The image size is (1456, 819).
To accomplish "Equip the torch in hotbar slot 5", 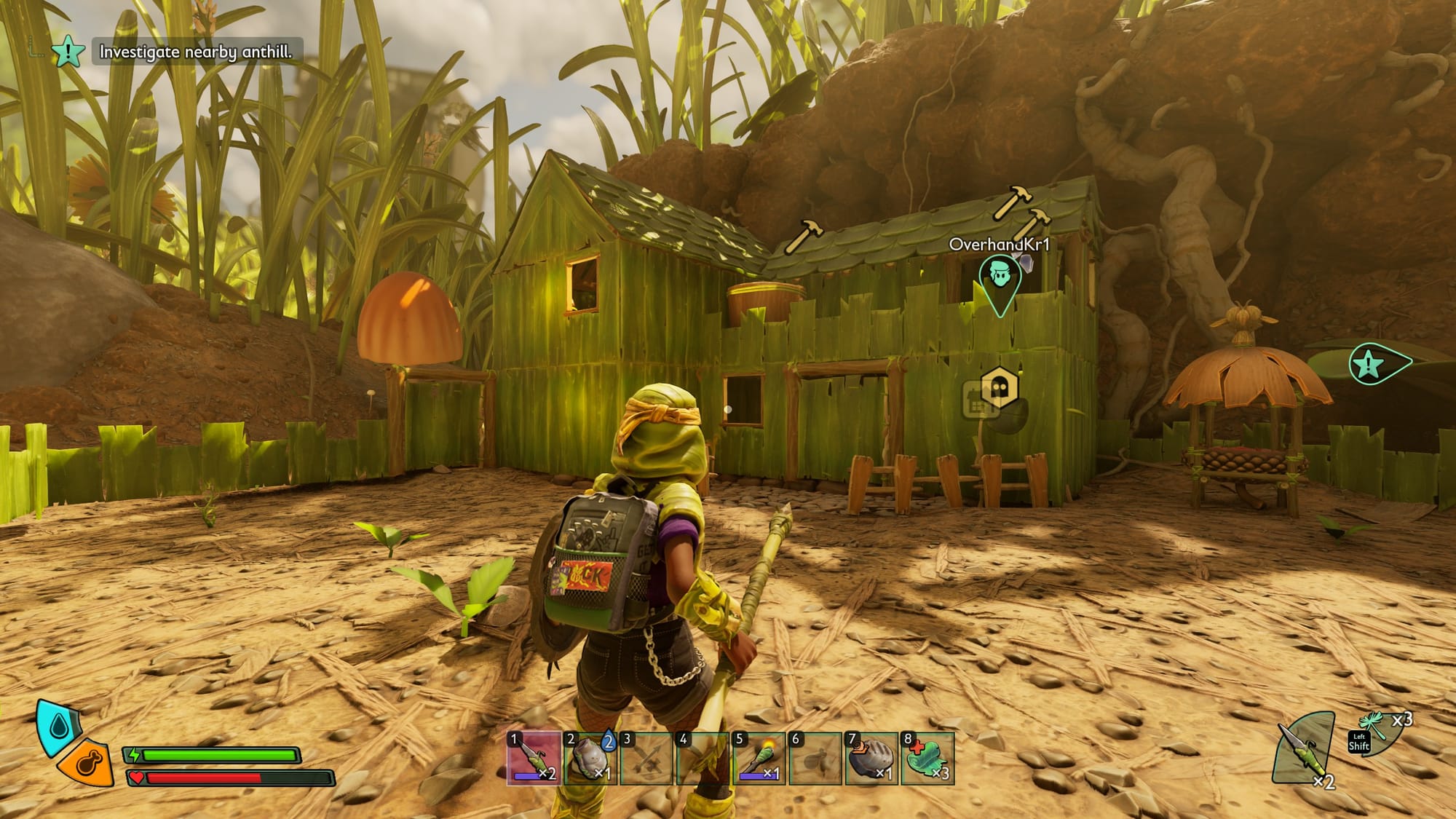I will (759, 759).
